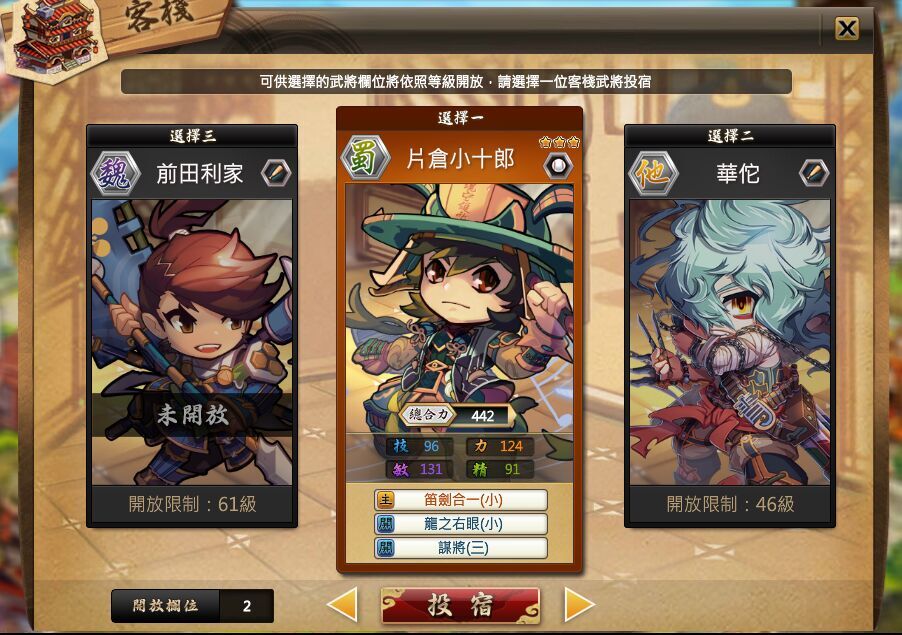Click the weapon type icon beside 前田利家
The height and width of the screenshot is (635, 902).
[276, 173]
